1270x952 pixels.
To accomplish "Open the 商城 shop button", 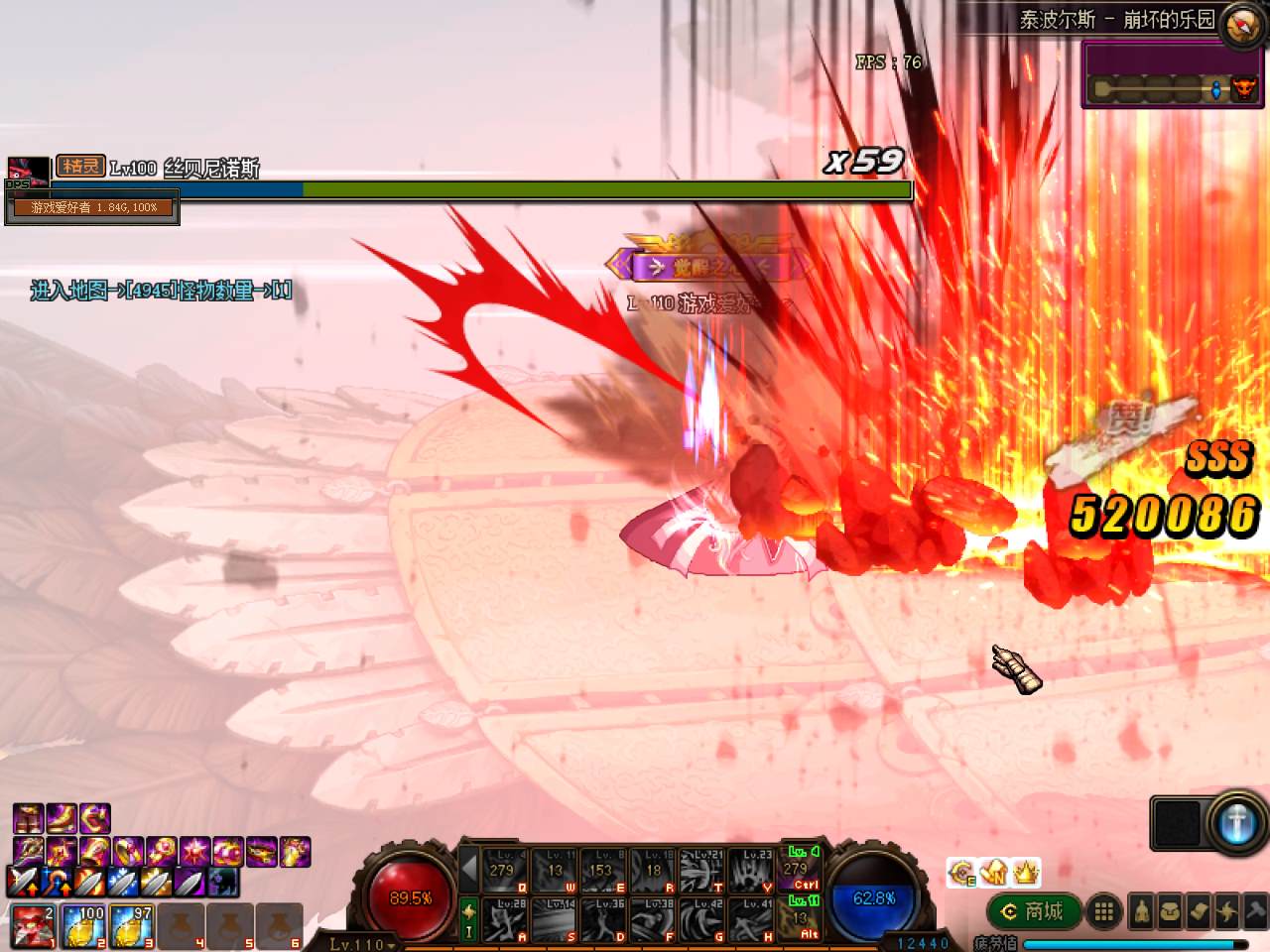I will 1034,911.
